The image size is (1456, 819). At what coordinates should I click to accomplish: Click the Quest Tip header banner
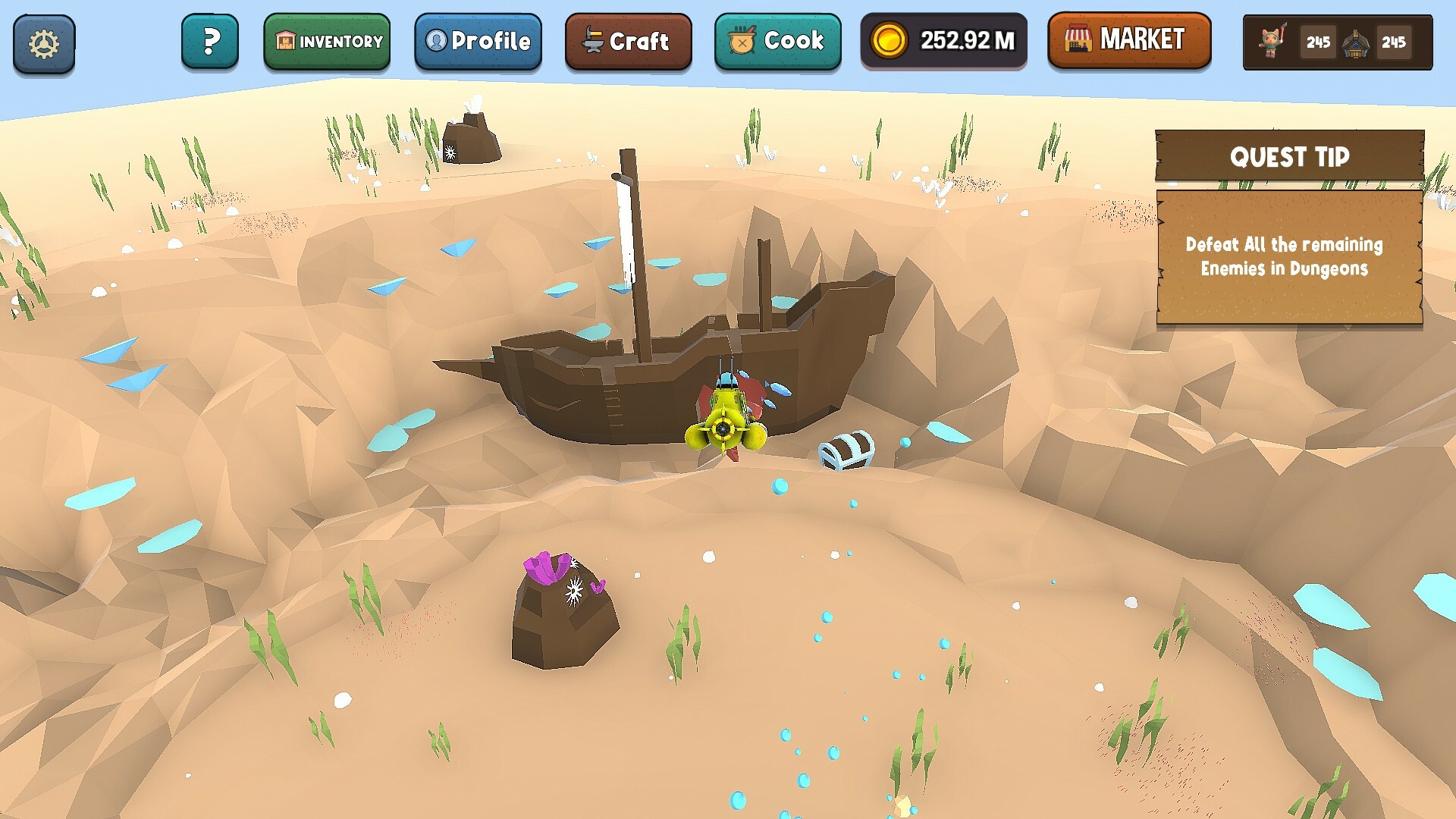[1289, 157]
